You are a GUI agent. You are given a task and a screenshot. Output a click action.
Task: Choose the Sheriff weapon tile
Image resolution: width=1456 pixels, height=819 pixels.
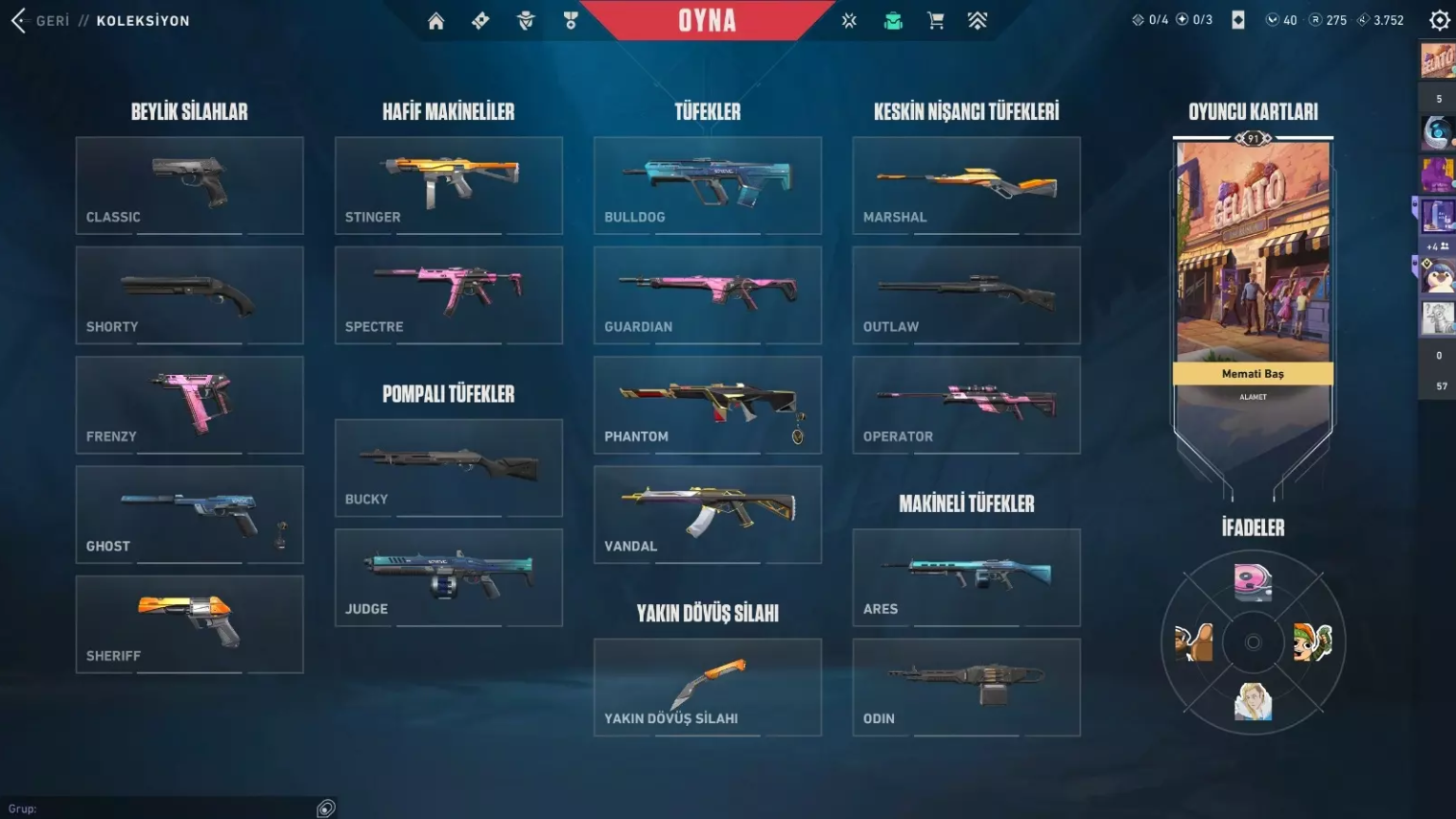[189, 624]
